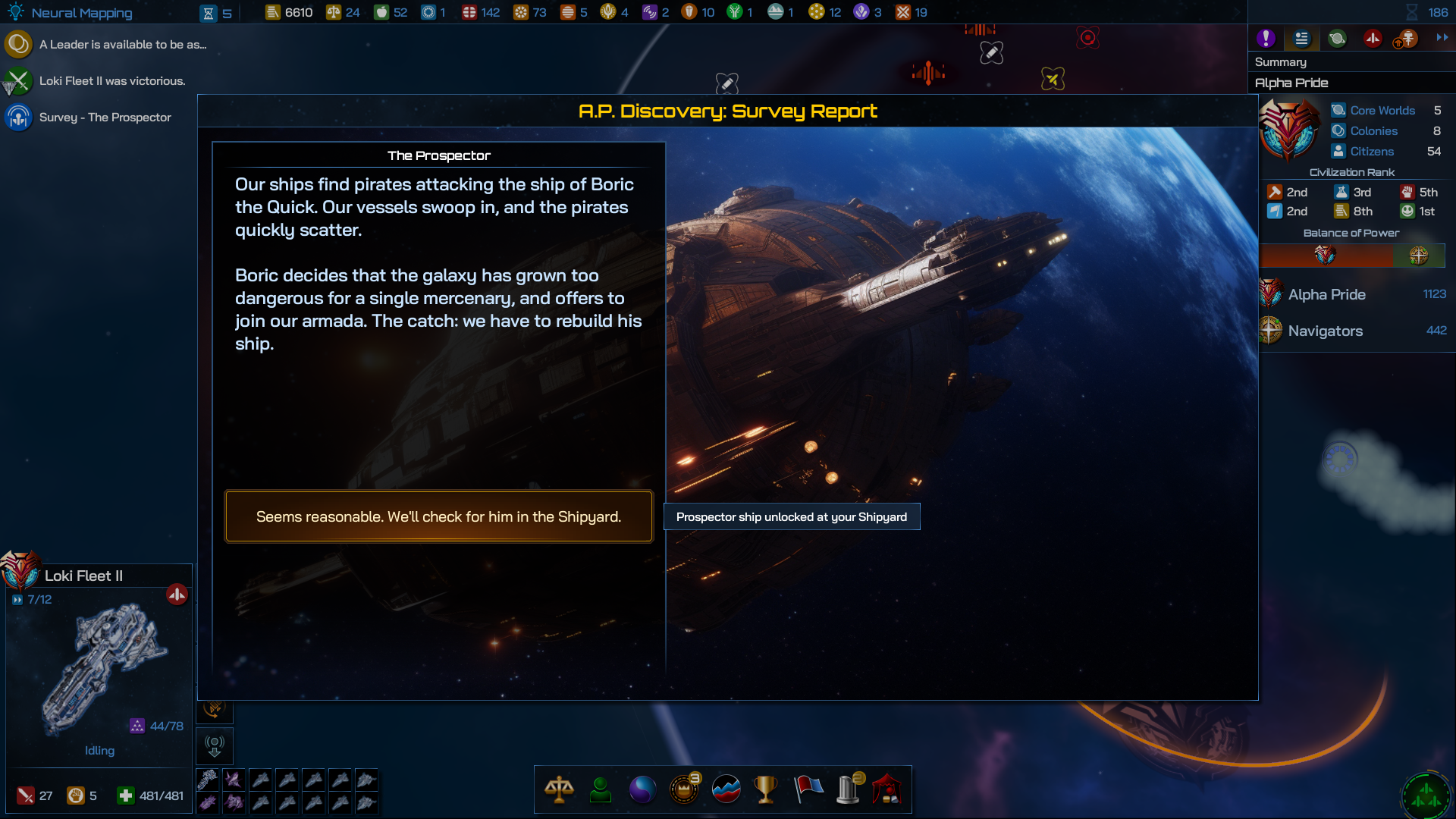Switch to the blue Summary list tab
This screenshot has height=819, width=1456.
1301,38
